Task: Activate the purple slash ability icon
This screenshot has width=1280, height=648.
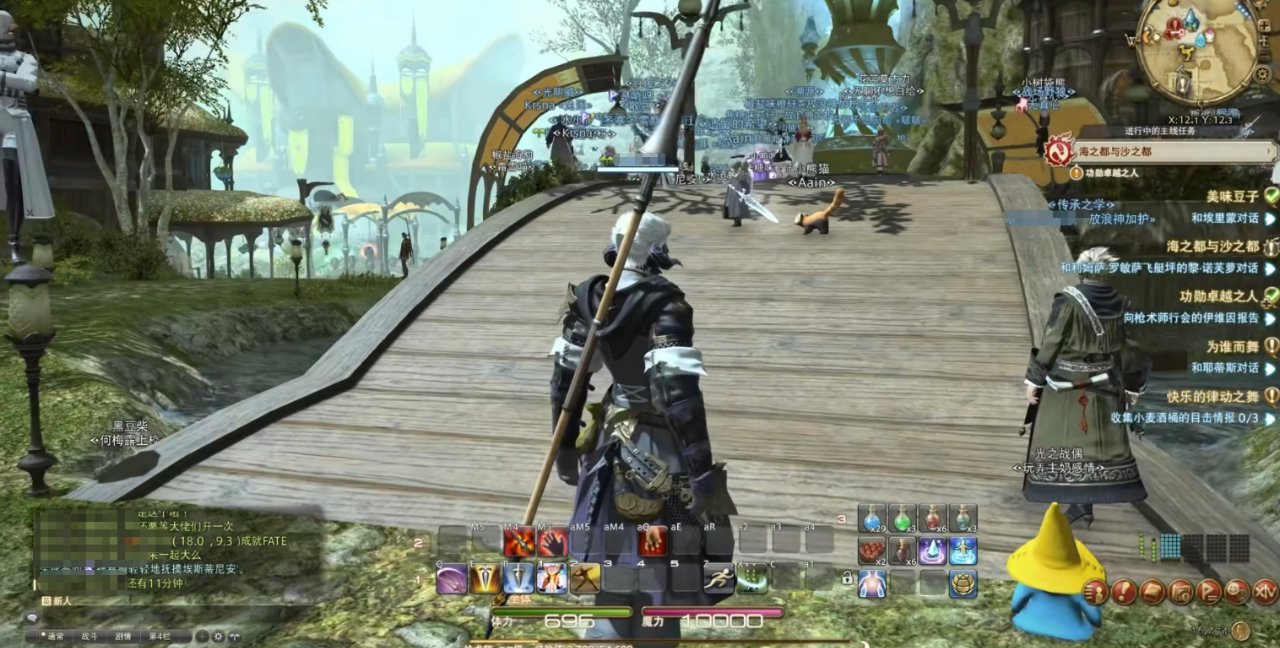Action: (452, 578)
